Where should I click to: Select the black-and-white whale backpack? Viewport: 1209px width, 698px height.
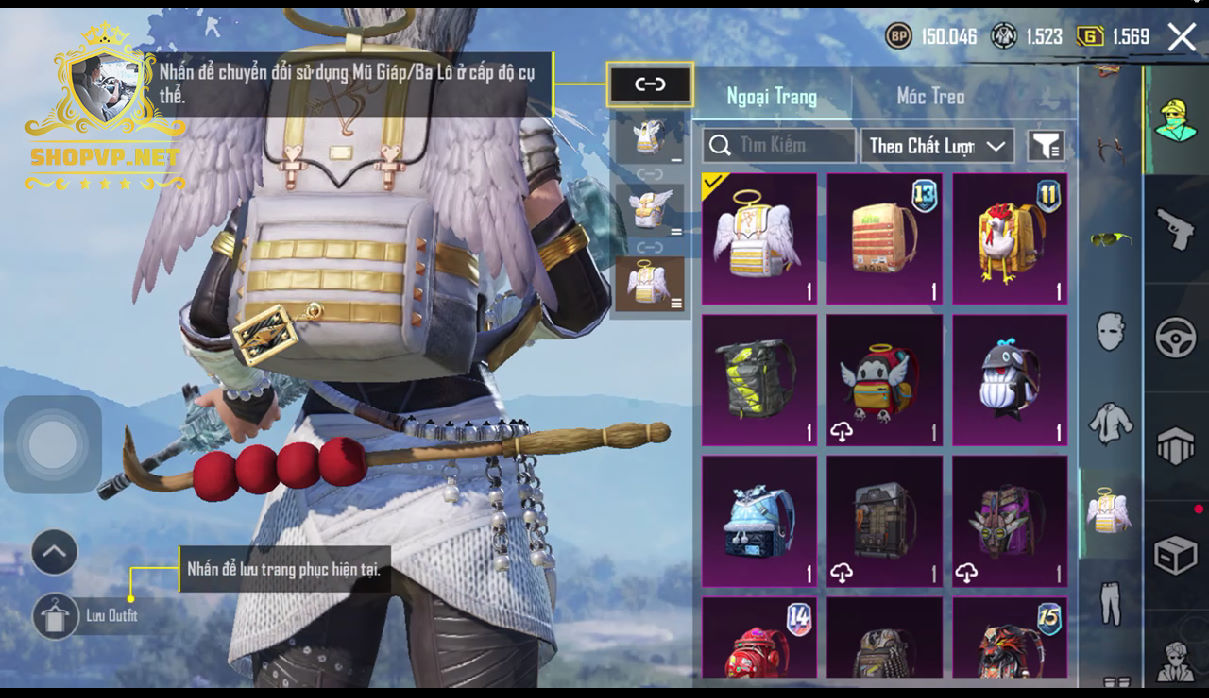(1009, 380)
